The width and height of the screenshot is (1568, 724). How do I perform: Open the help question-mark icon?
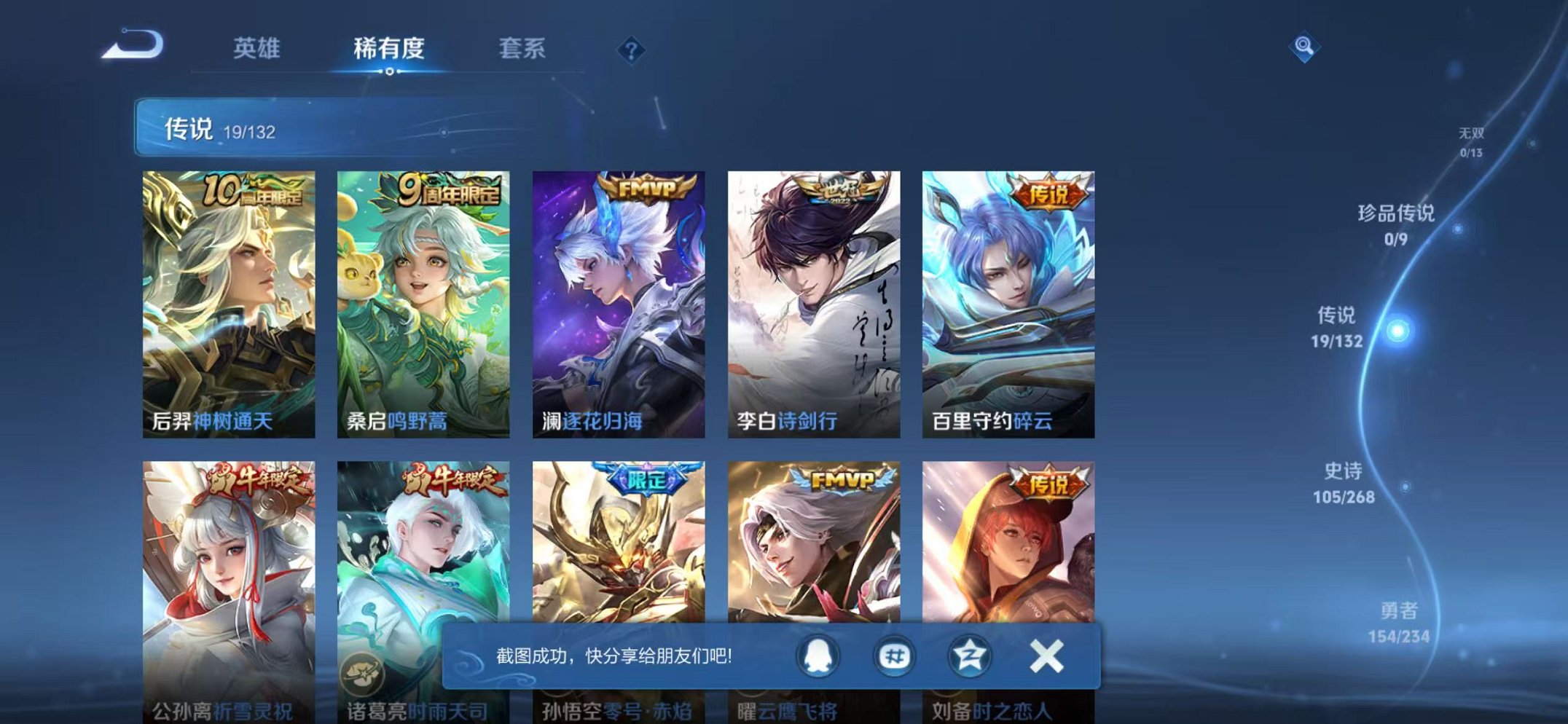point(632,50)
